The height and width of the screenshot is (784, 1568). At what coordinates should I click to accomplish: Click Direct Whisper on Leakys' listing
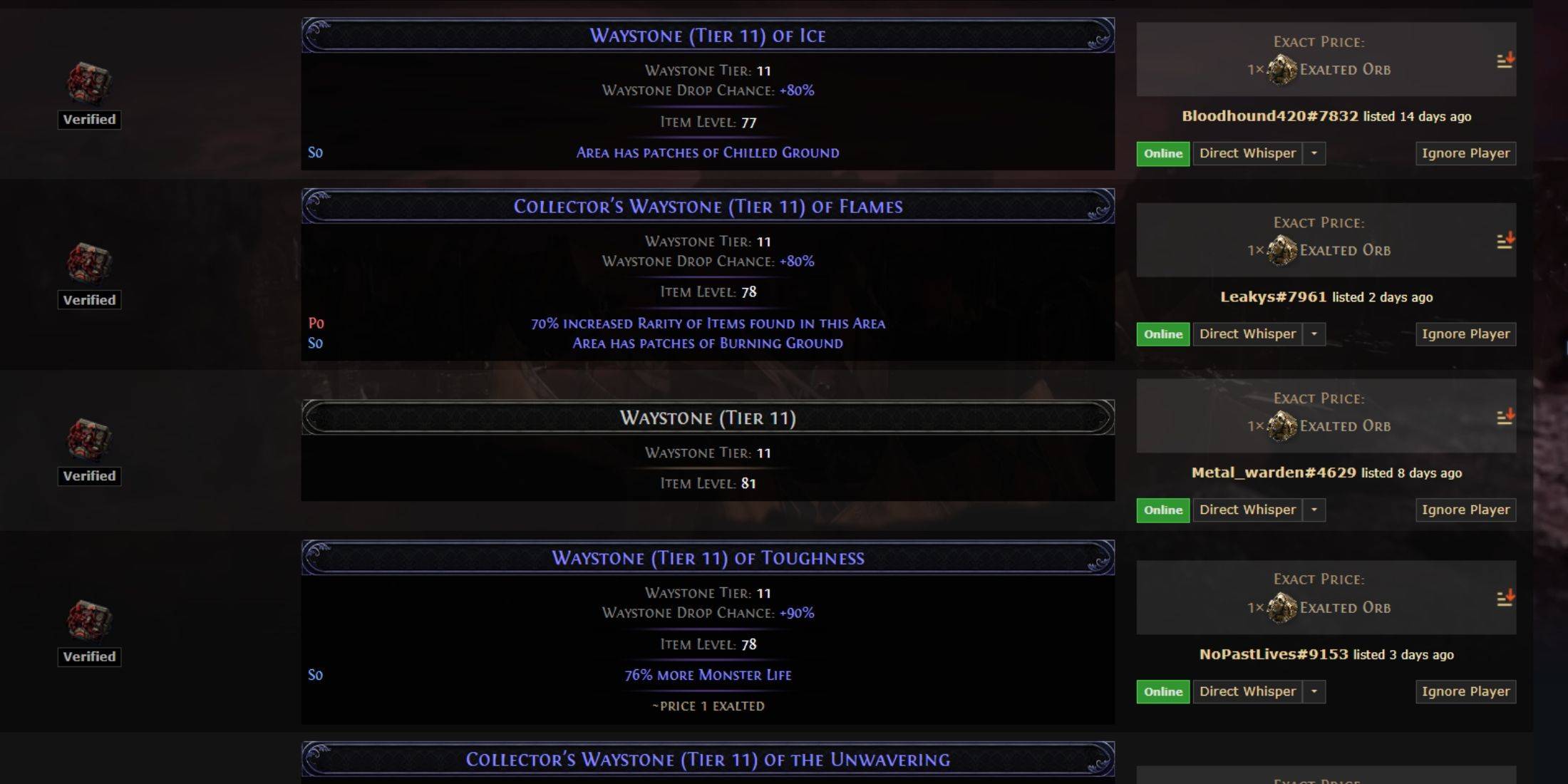pos(1249,334)
